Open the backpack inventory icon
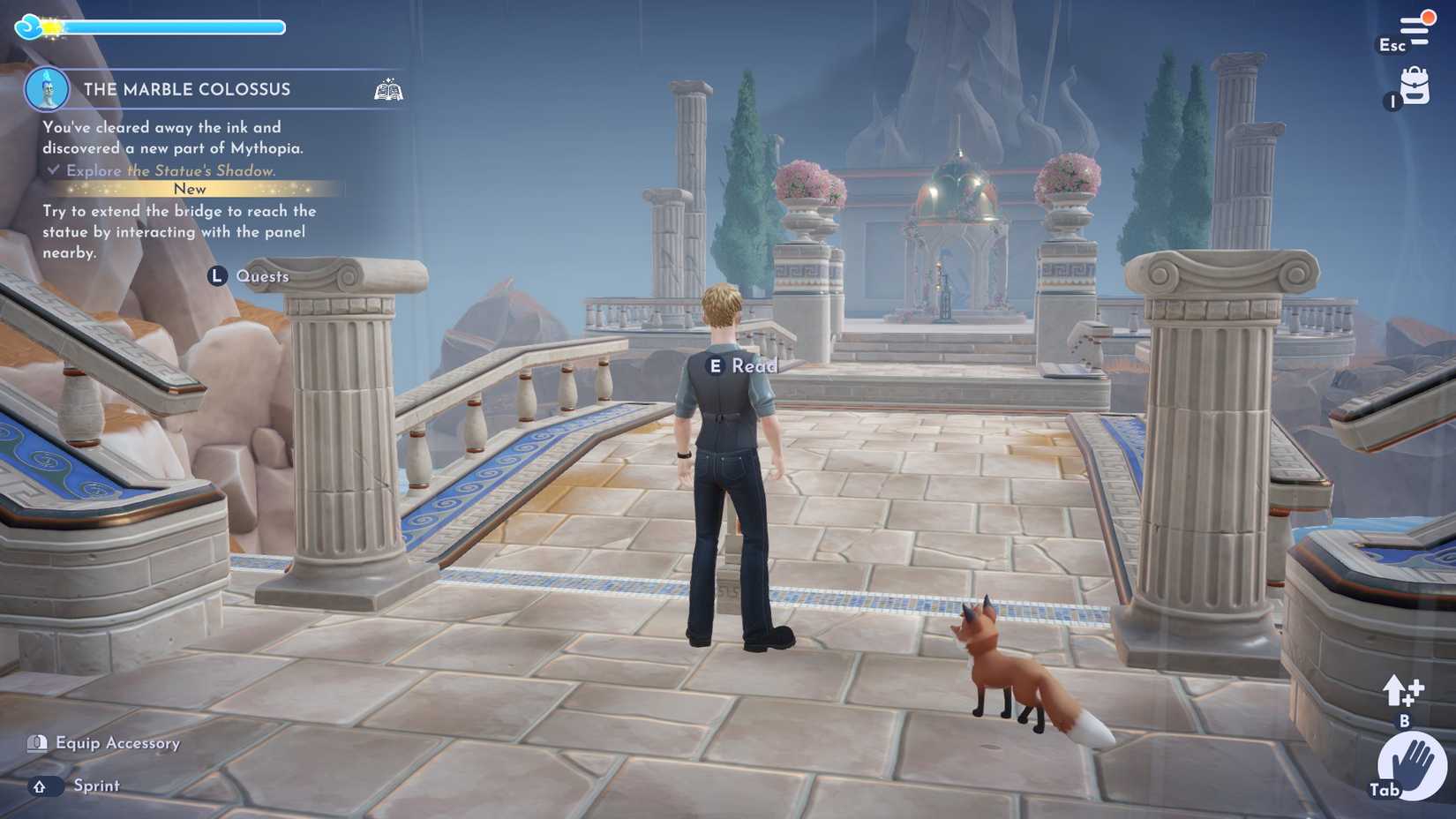Viewport: 1456px width, 819px height. point(1415,86)
